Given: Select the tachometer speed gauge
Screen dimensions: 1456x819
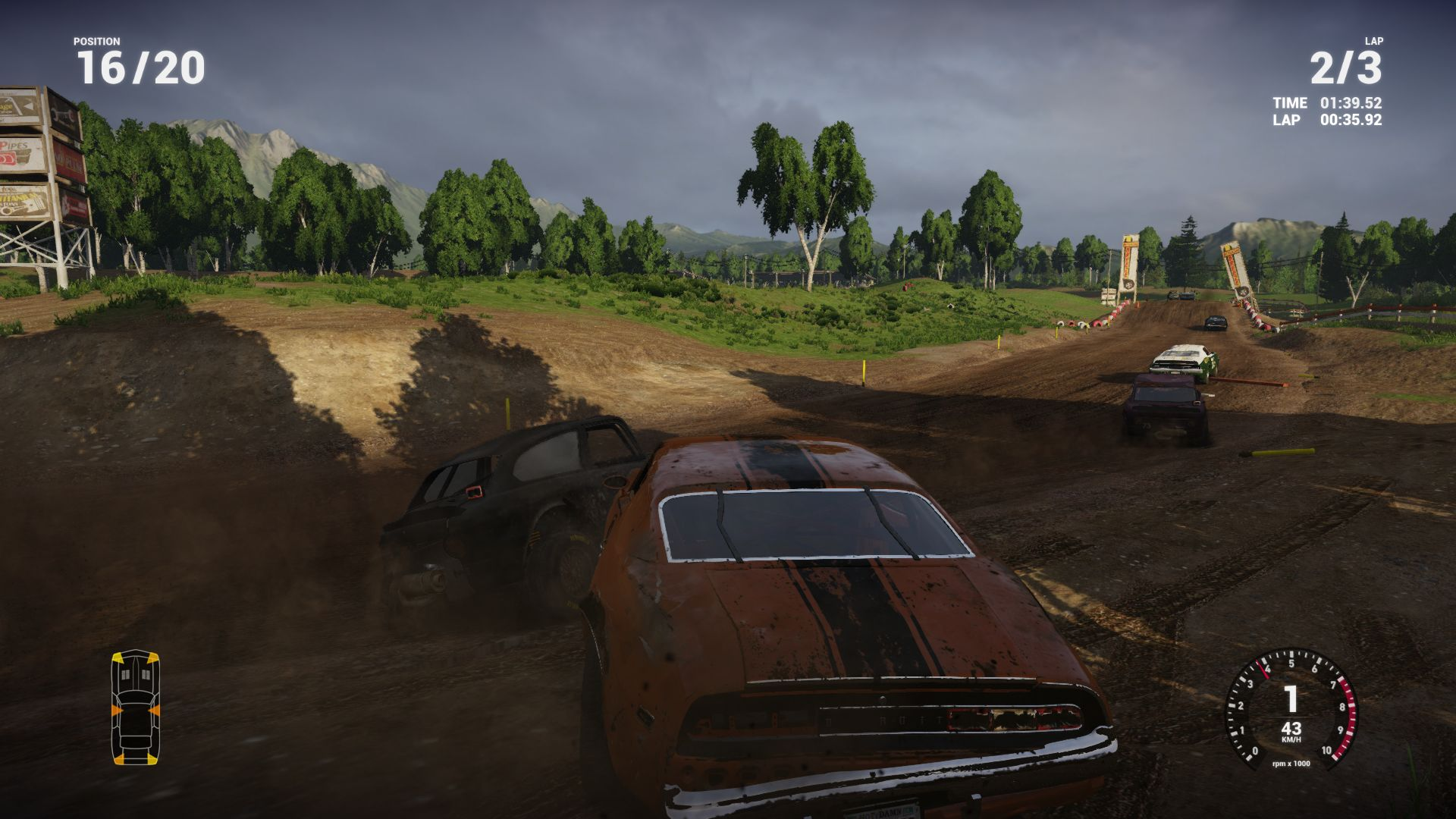Looking at the screenshot, I should click(x=1291, y=709).
